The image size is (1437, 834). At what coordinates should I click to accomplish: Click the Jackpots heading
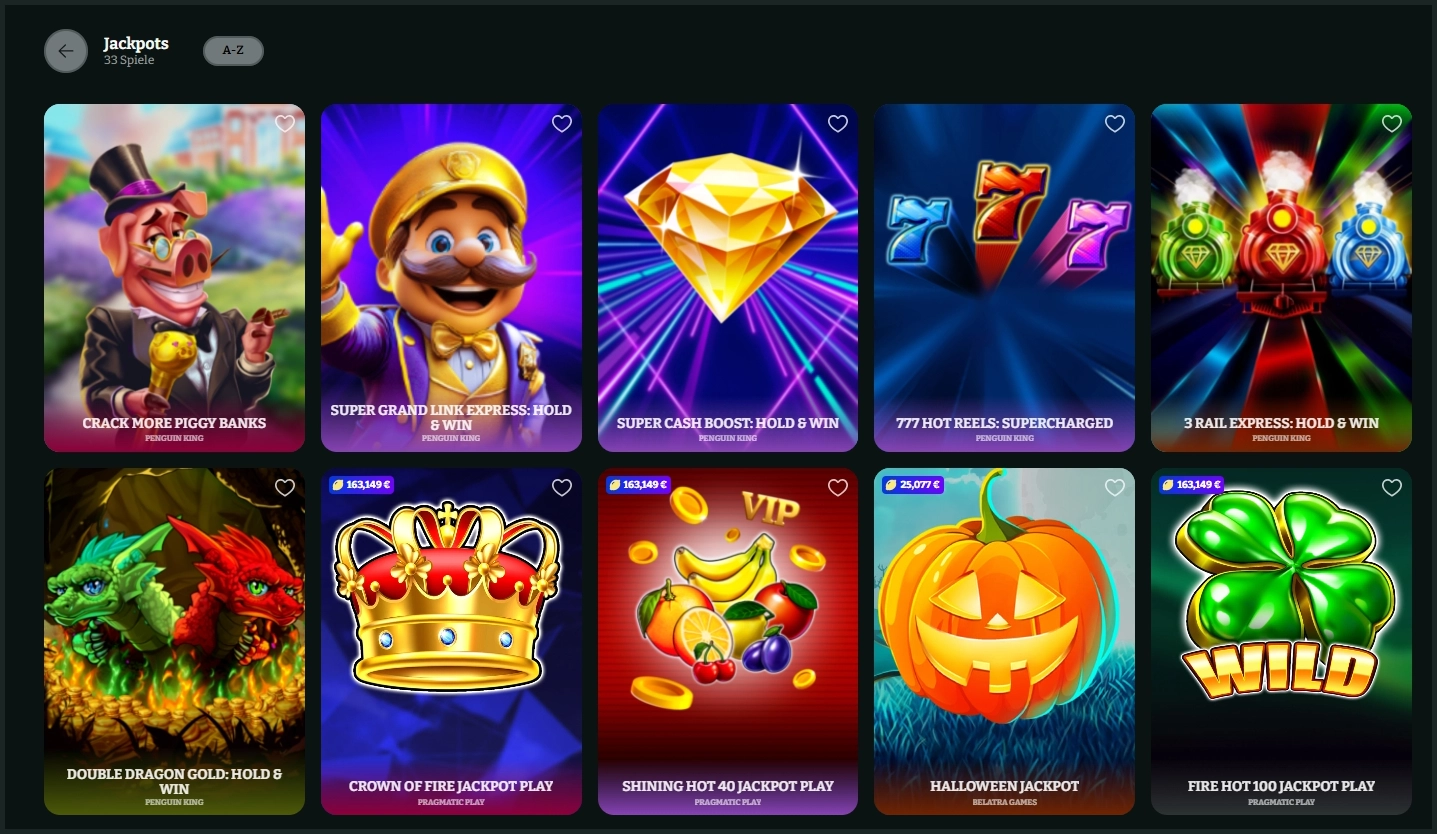(136, 43)
